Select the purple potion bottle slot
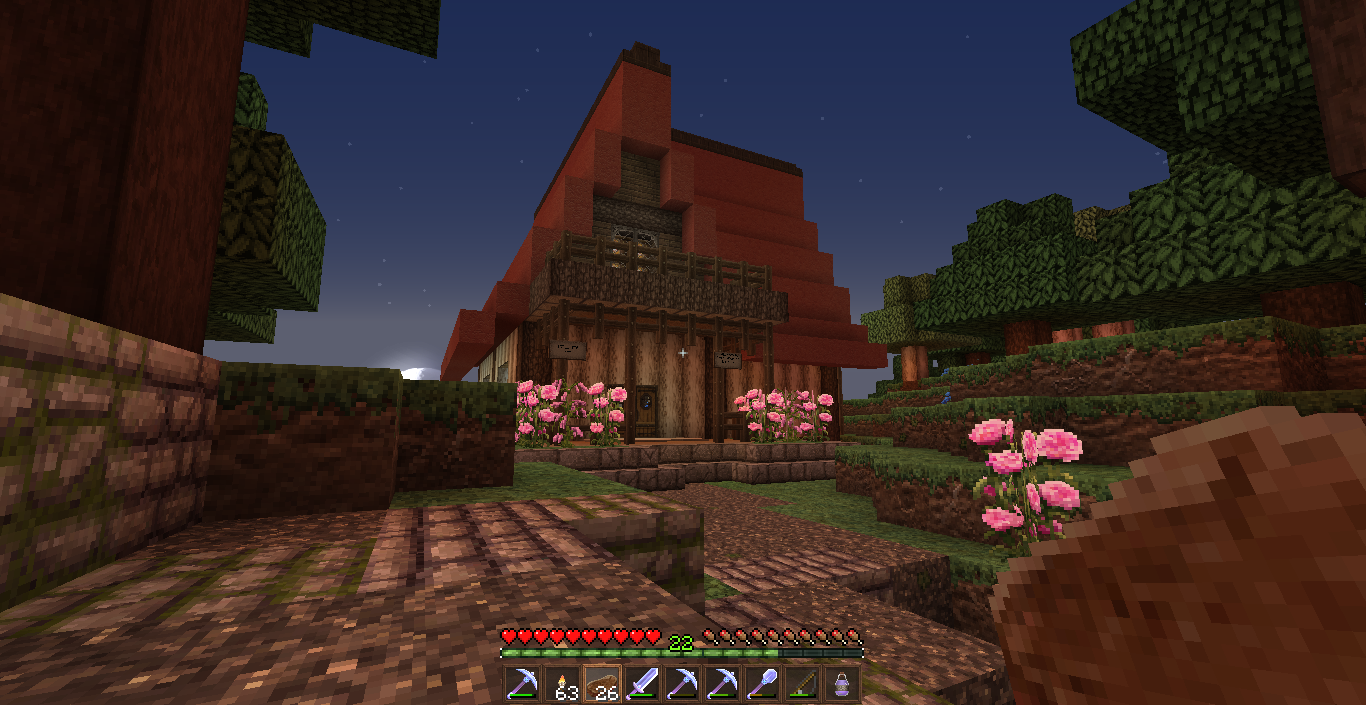1366x705 pixels. (x=842, y=684)
